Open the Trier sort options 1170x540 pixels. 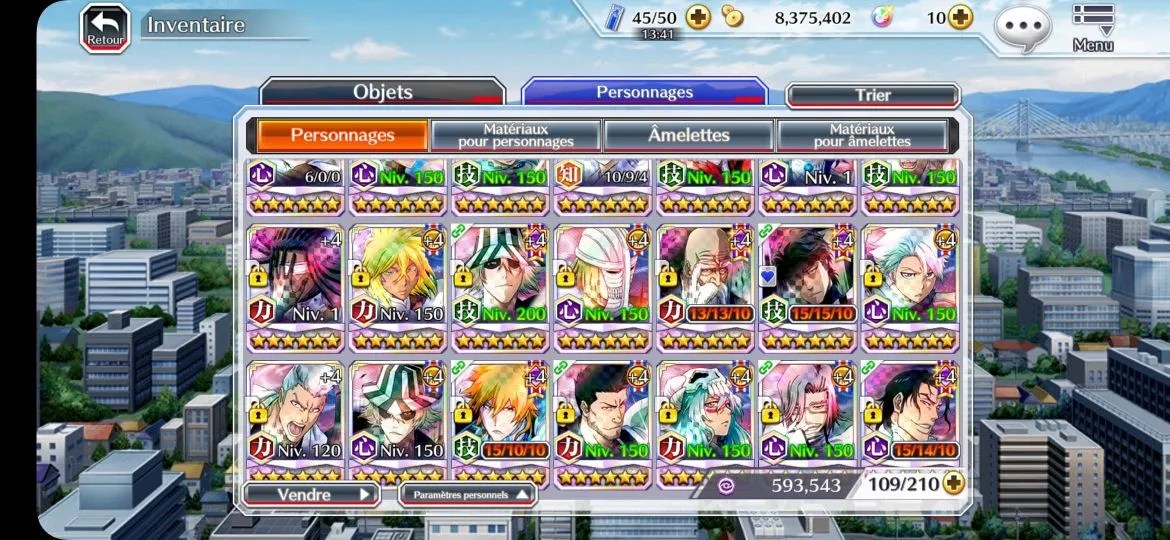click(872, 95)
